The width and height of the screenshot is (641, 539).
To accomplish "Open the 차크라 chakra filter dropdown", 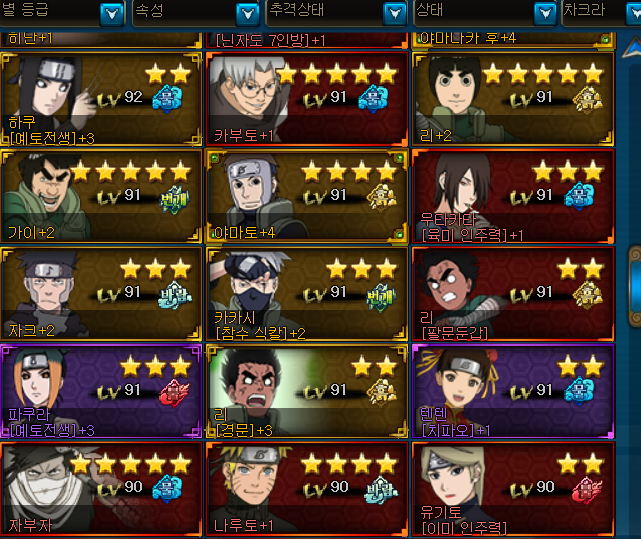I will click(628, 13).
